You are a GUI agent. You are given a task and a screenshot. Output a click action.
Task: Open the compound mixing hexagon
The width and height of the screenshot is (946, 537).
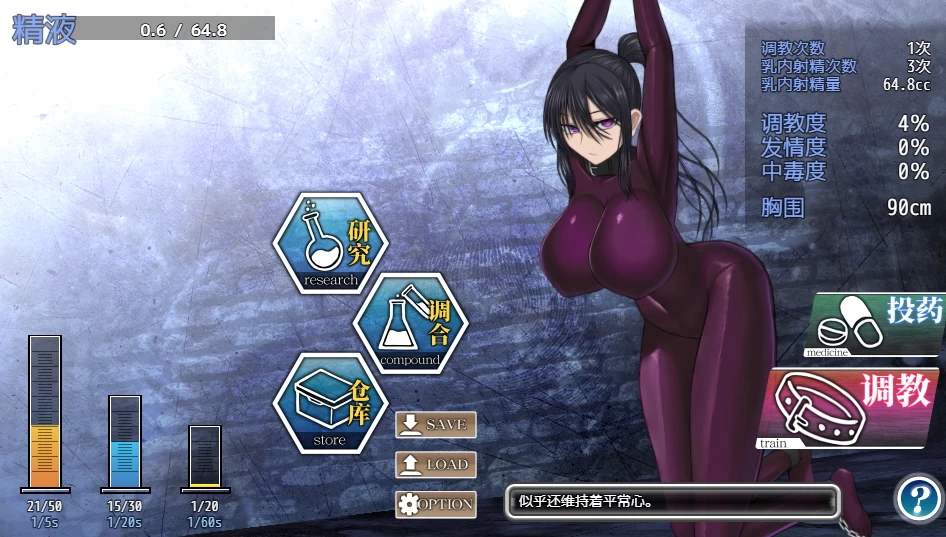click(410, 322)
